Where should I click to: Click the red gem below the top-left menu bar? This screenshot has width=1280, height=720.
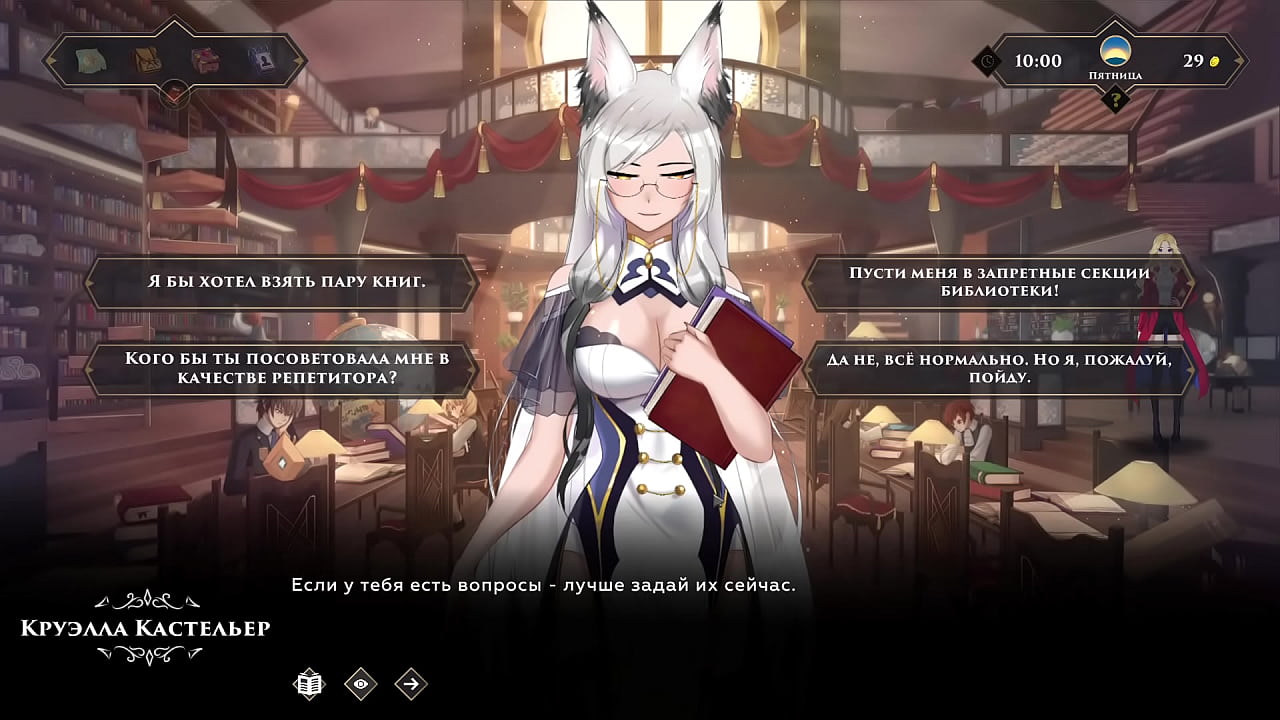click(175, 95)
